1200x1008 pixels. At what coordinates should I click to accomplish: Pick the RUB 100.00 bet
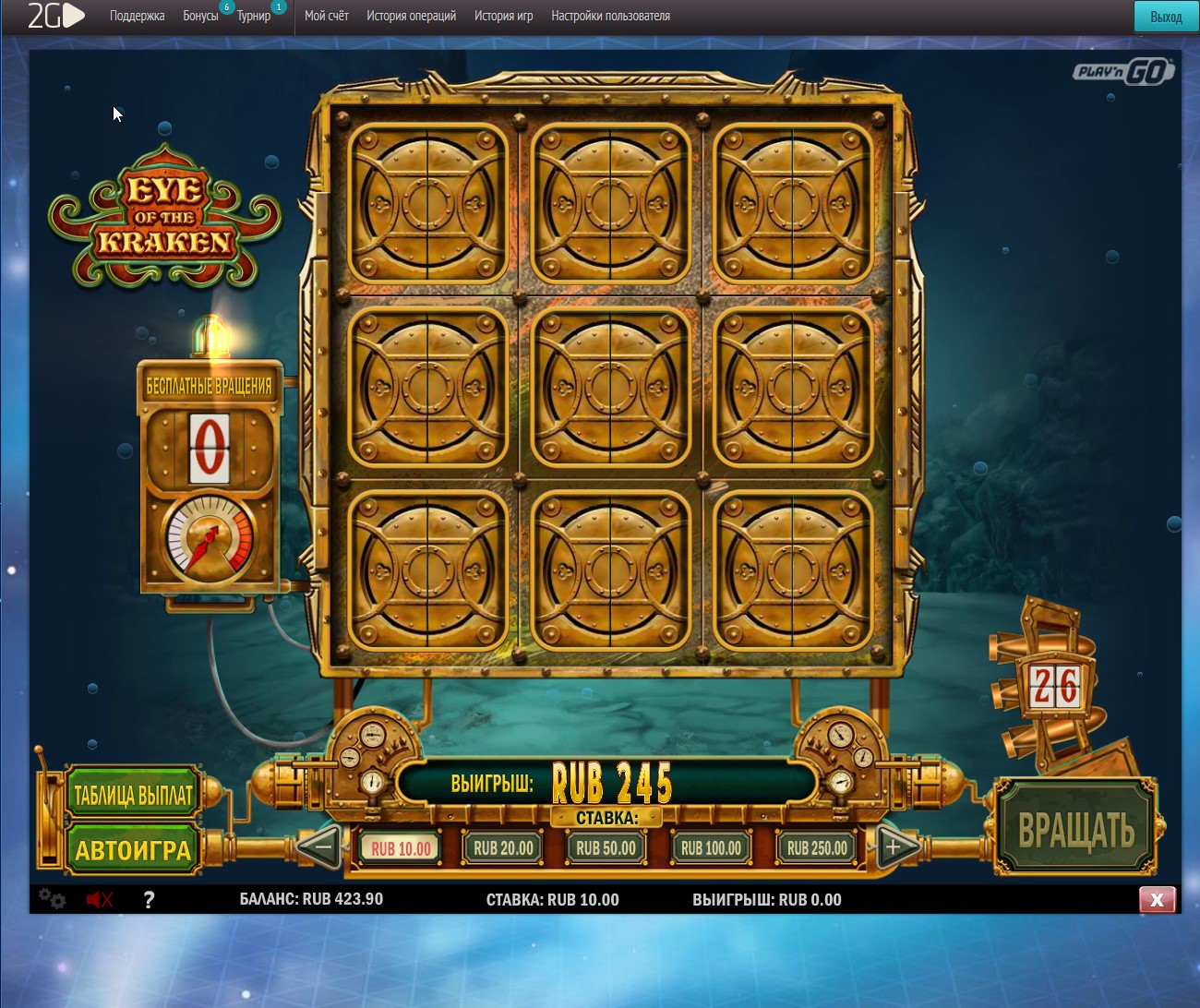(x=711, y=848)
